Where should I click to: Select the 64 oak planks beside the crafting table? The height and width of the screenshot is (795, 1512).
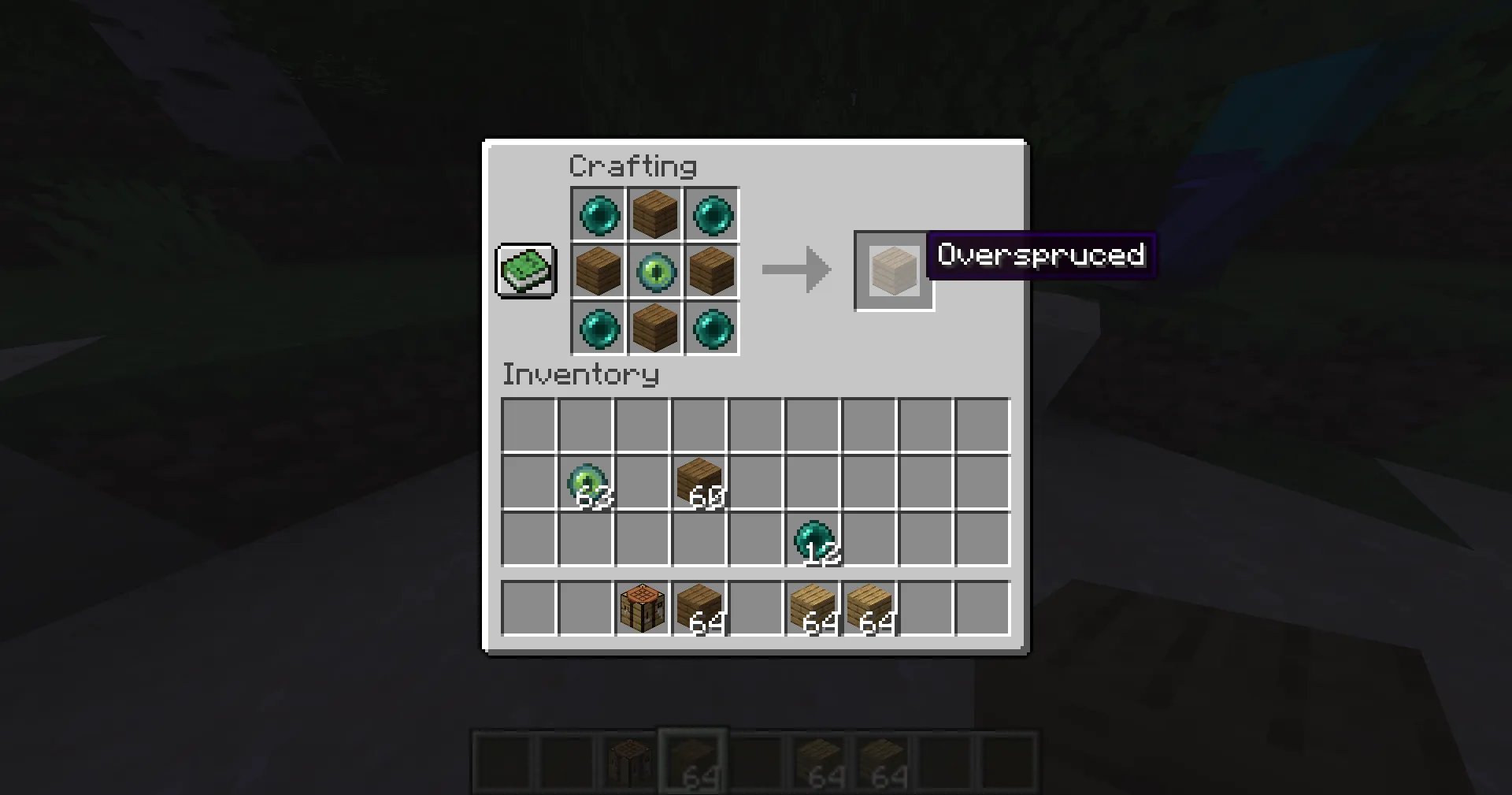(x=700, y=608)
